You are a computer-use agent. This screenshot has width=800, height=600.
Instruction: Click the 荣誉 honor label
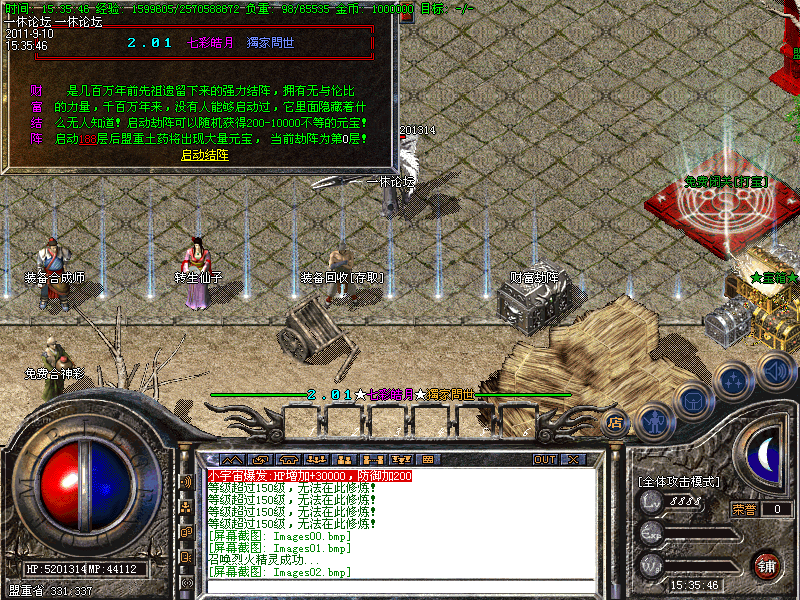tap(744, 509)
